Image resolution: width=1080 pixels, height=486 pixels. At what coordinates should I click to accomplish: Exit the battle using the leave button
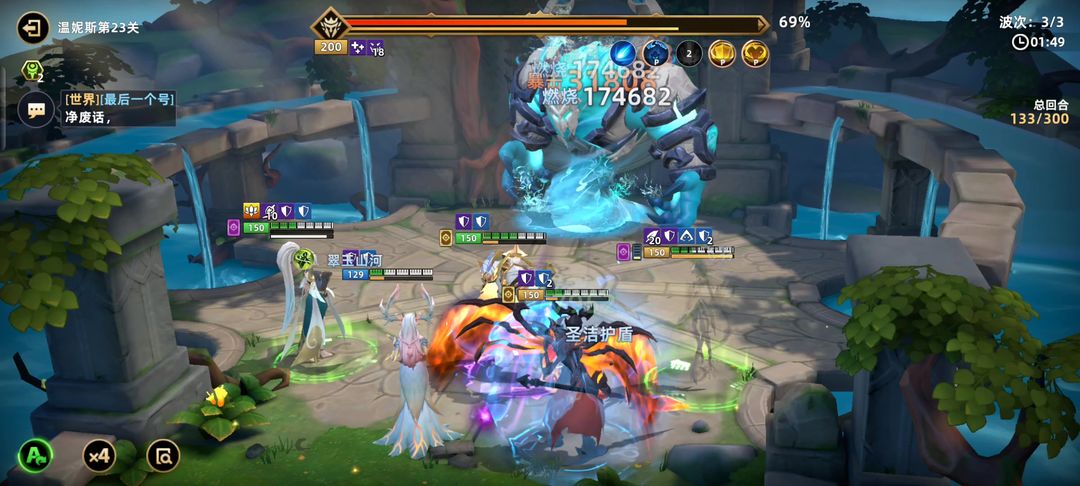(x=33, y=26)
